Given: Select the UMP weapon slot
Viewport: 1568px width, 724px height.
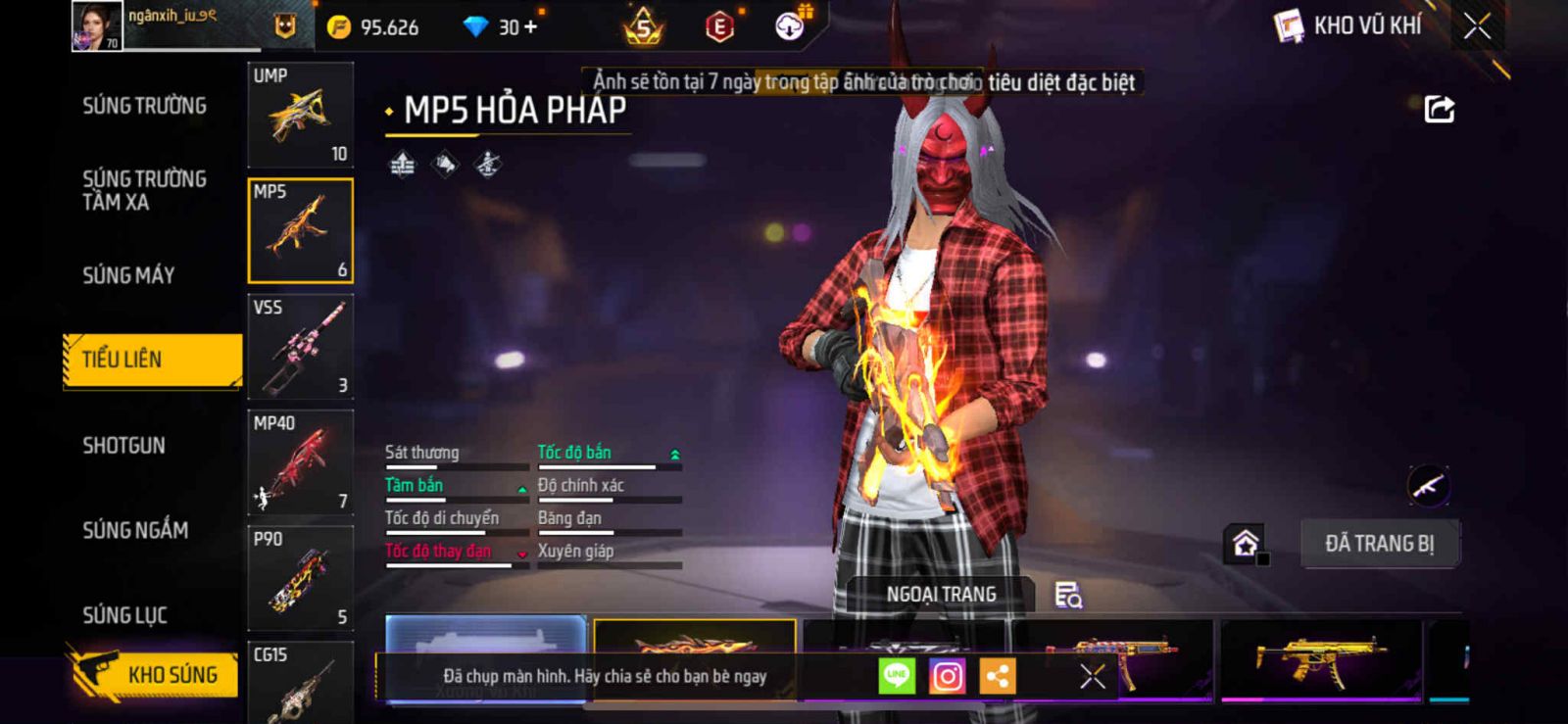Looking at the screenshot, I should [x=300, y=115].
